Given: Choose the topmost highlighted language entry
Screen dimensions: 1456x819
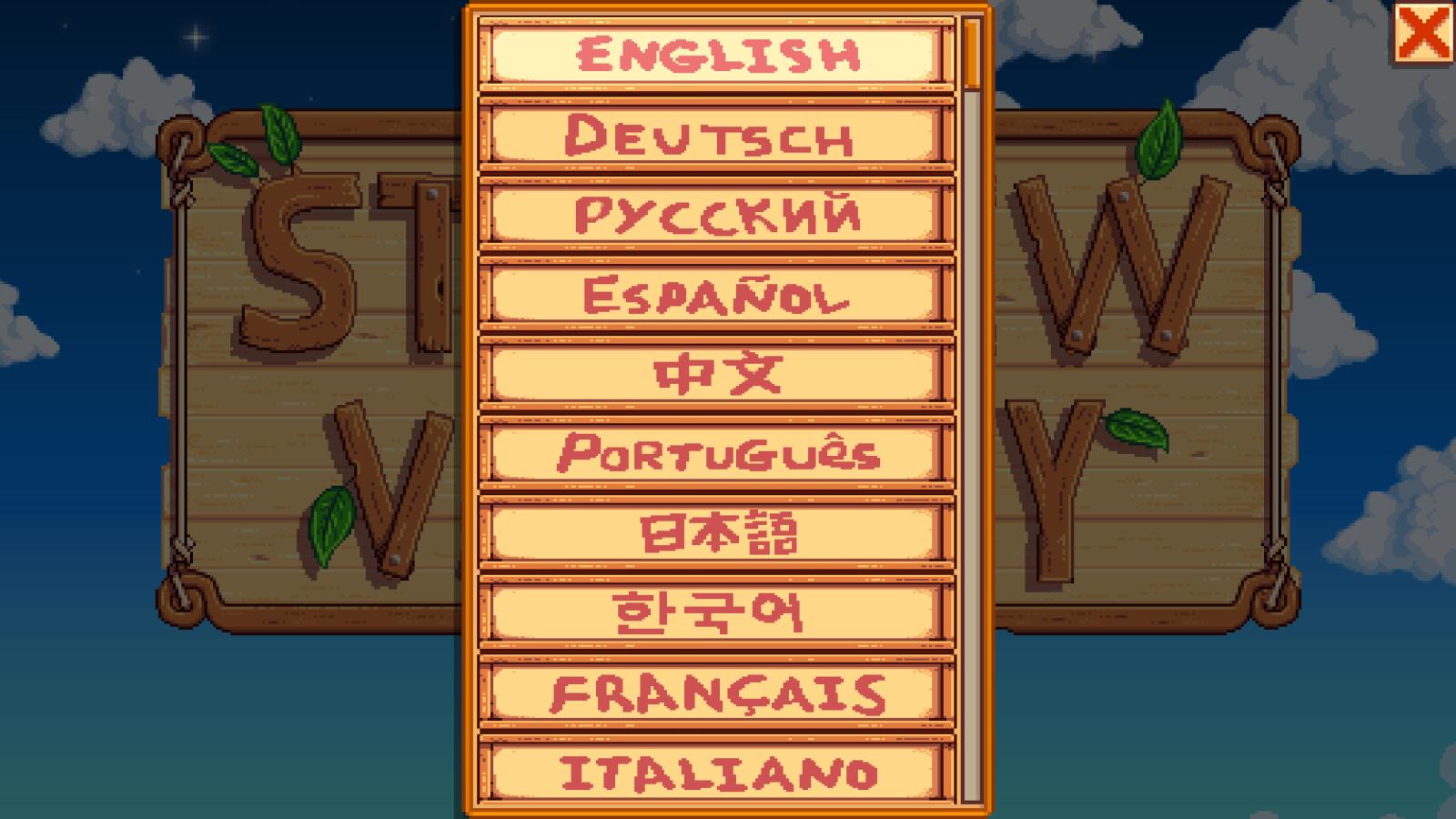Looking at the screenshot, I should tap(719, 55).
